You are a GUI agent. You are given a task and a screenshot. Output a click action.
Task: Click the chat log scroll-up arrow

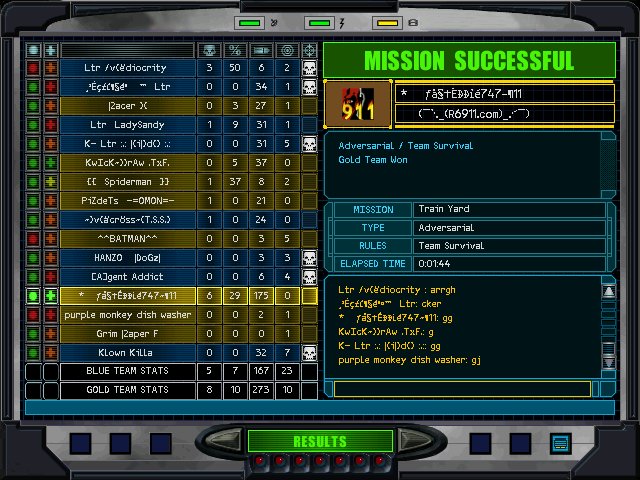pos(607,289)
